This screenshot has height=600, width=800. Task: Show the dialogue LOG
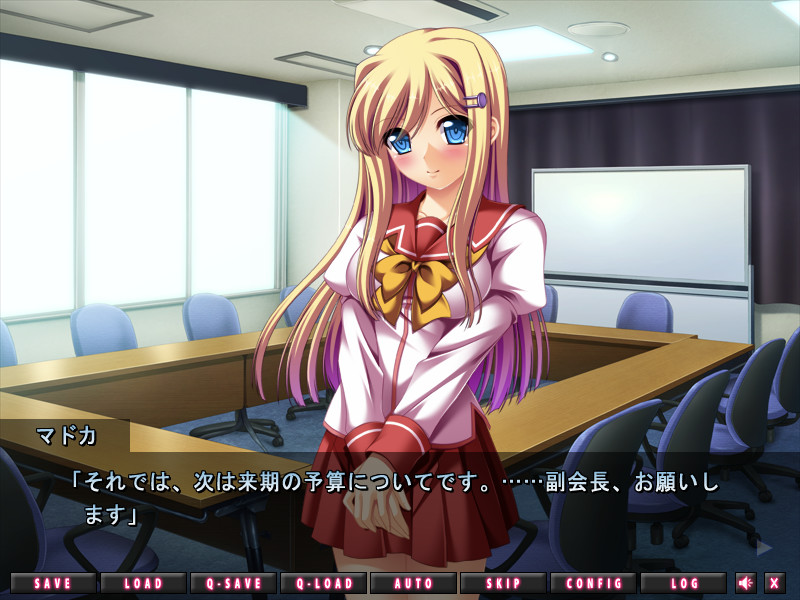point(684,583)
